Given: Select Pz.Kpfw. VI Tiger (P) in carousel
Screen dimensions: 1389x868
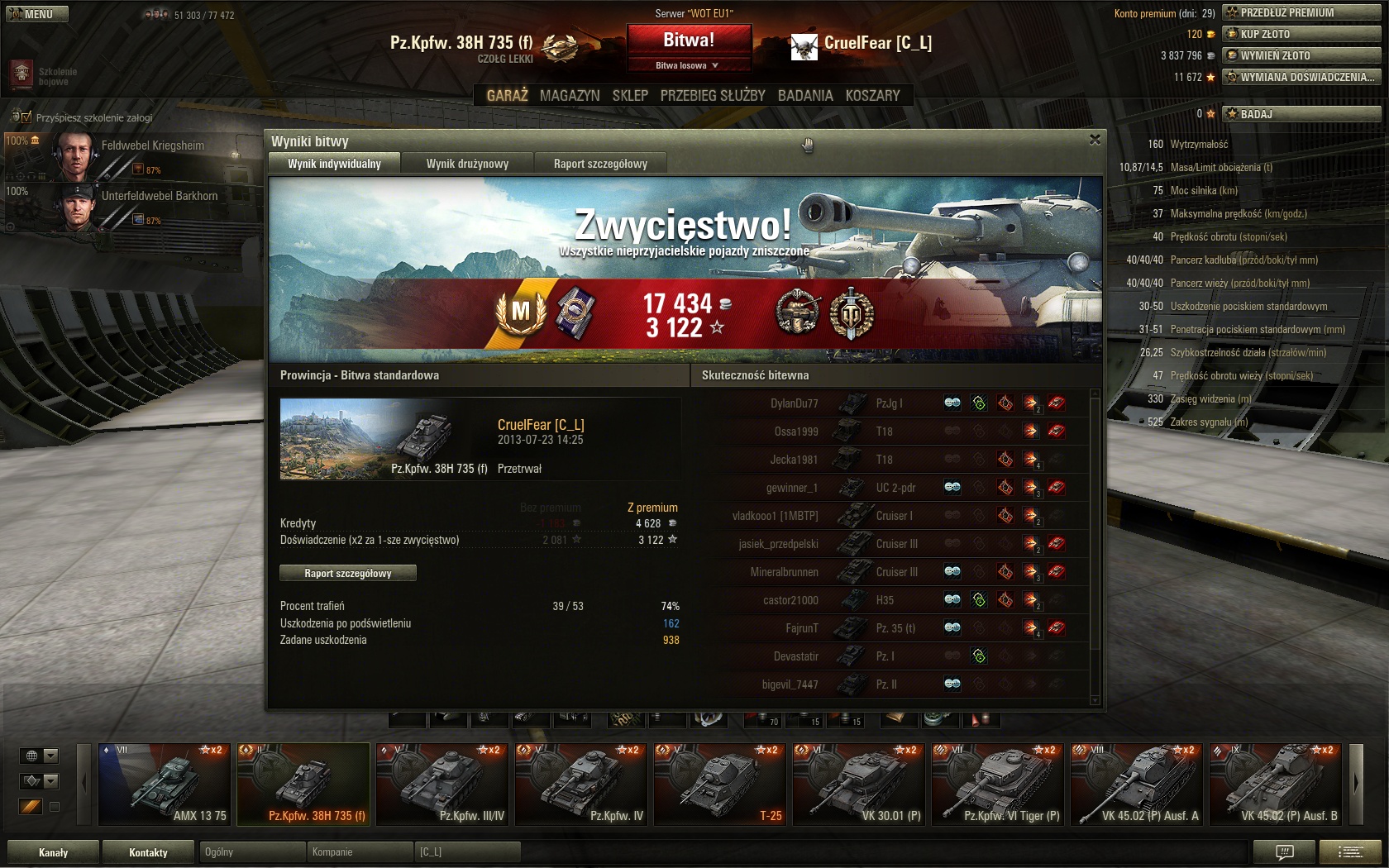Looking at the screenshot, I should coord(996,784).
